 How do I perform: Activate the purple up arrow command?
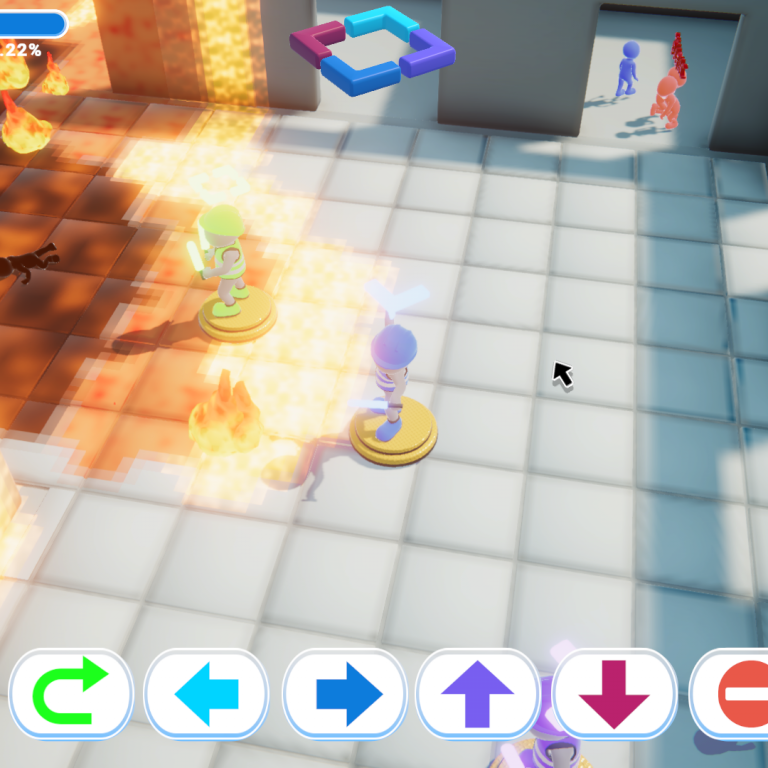tap(478, 693)
